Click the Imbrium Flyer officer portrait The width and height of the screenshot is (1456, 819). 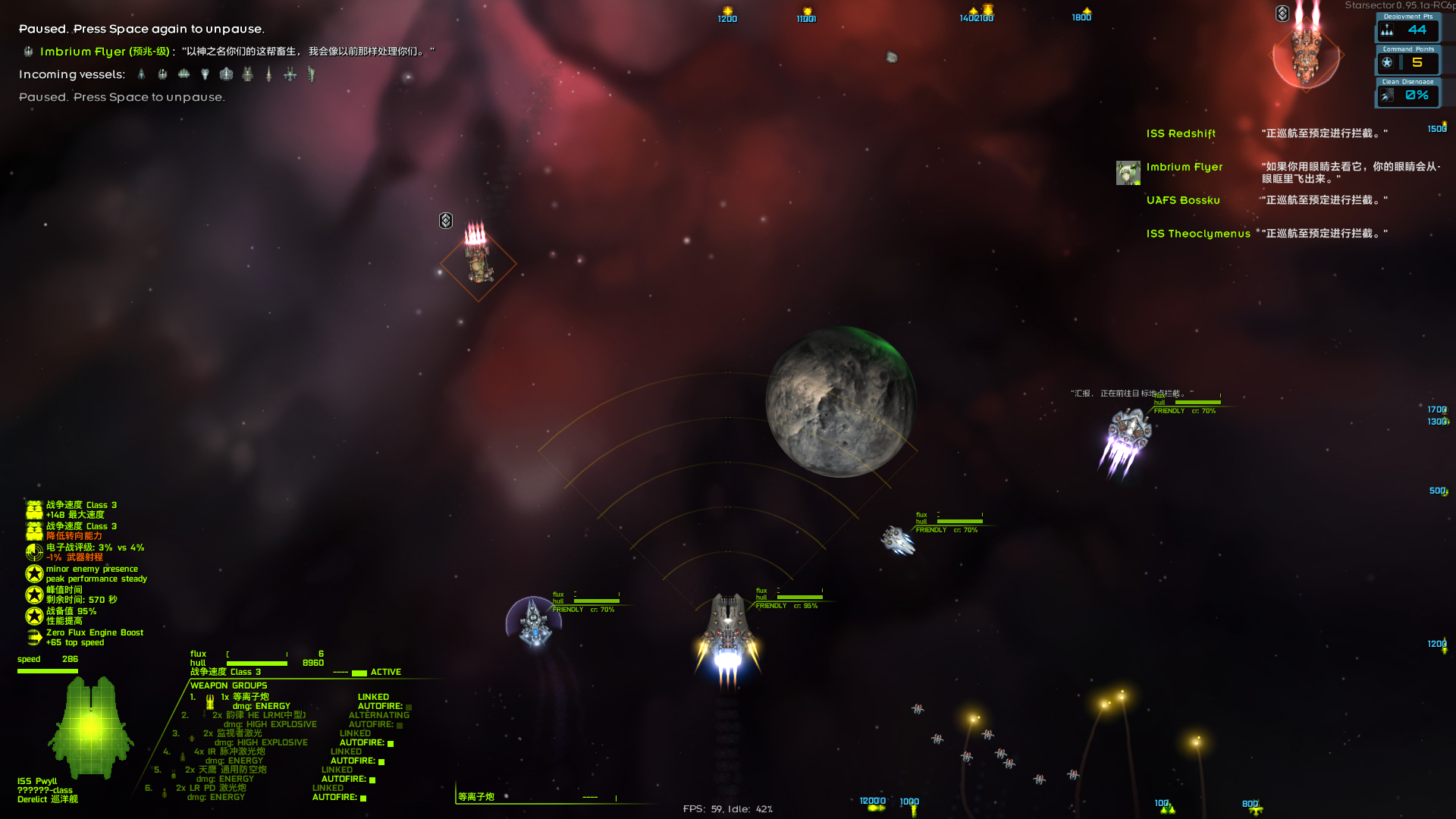coord(1128,173)
